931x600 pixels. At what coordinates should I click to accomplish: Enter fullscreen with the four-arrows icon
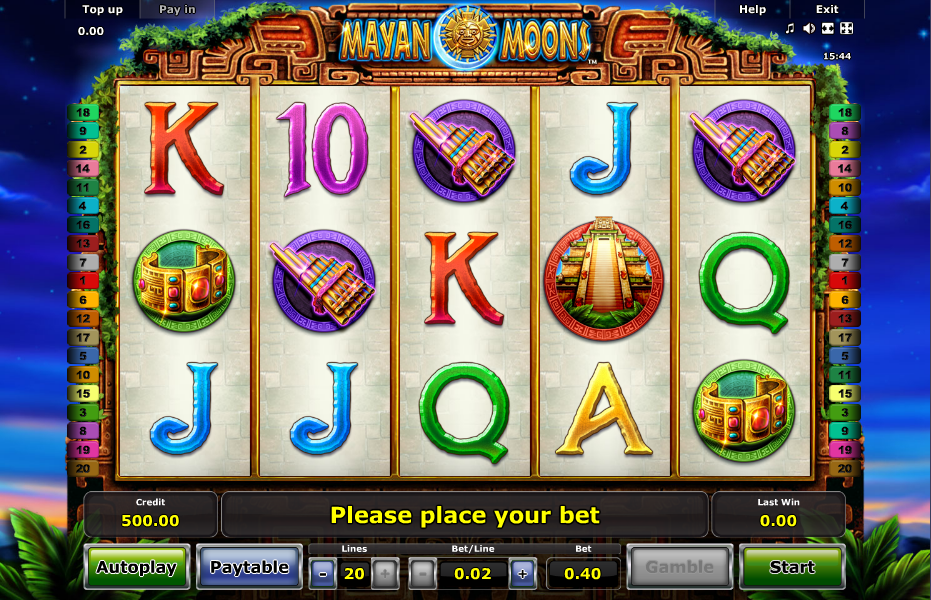coord(846,28)
